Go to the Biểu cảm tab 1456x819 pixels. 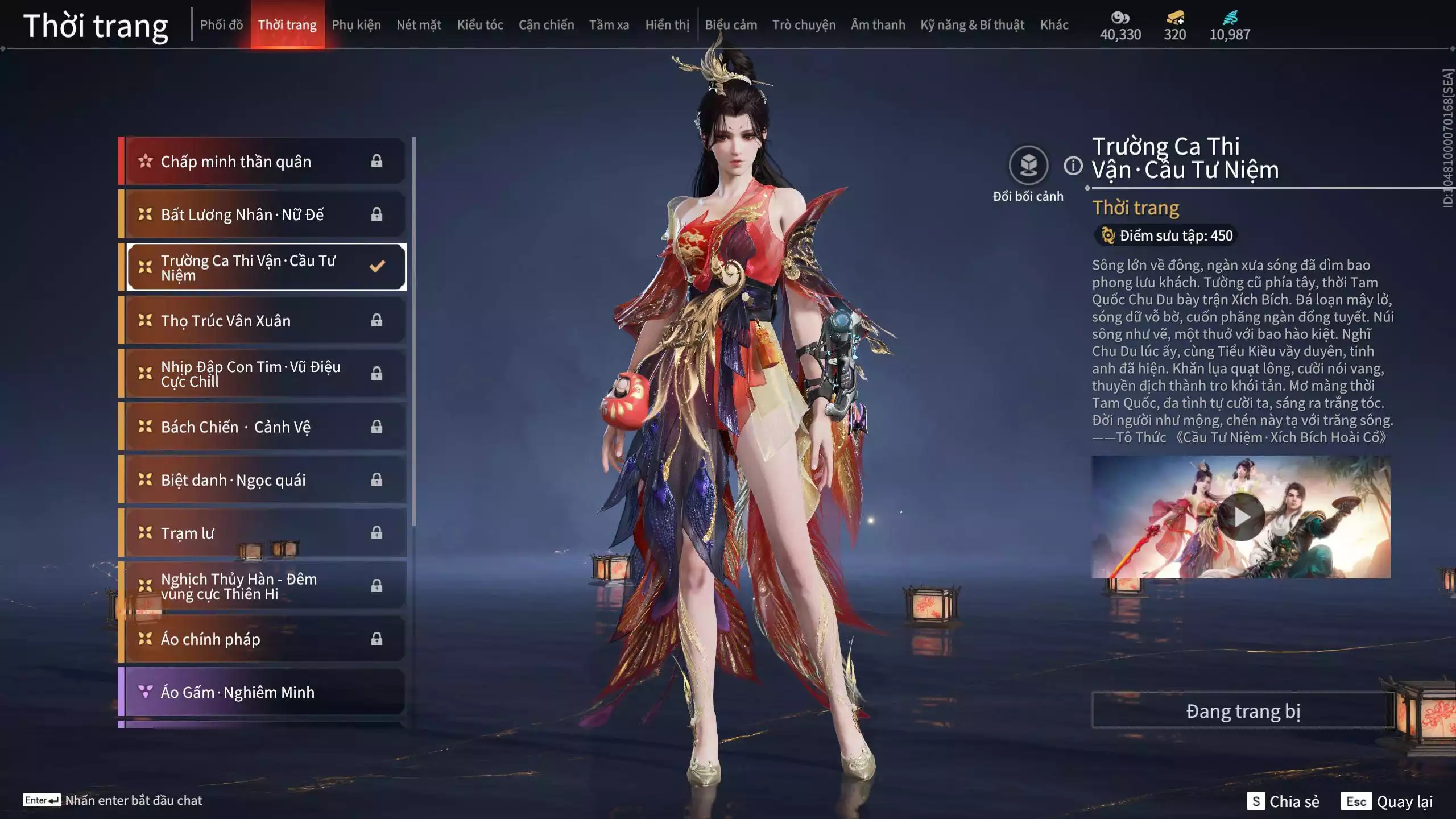(x=731, y=25)
